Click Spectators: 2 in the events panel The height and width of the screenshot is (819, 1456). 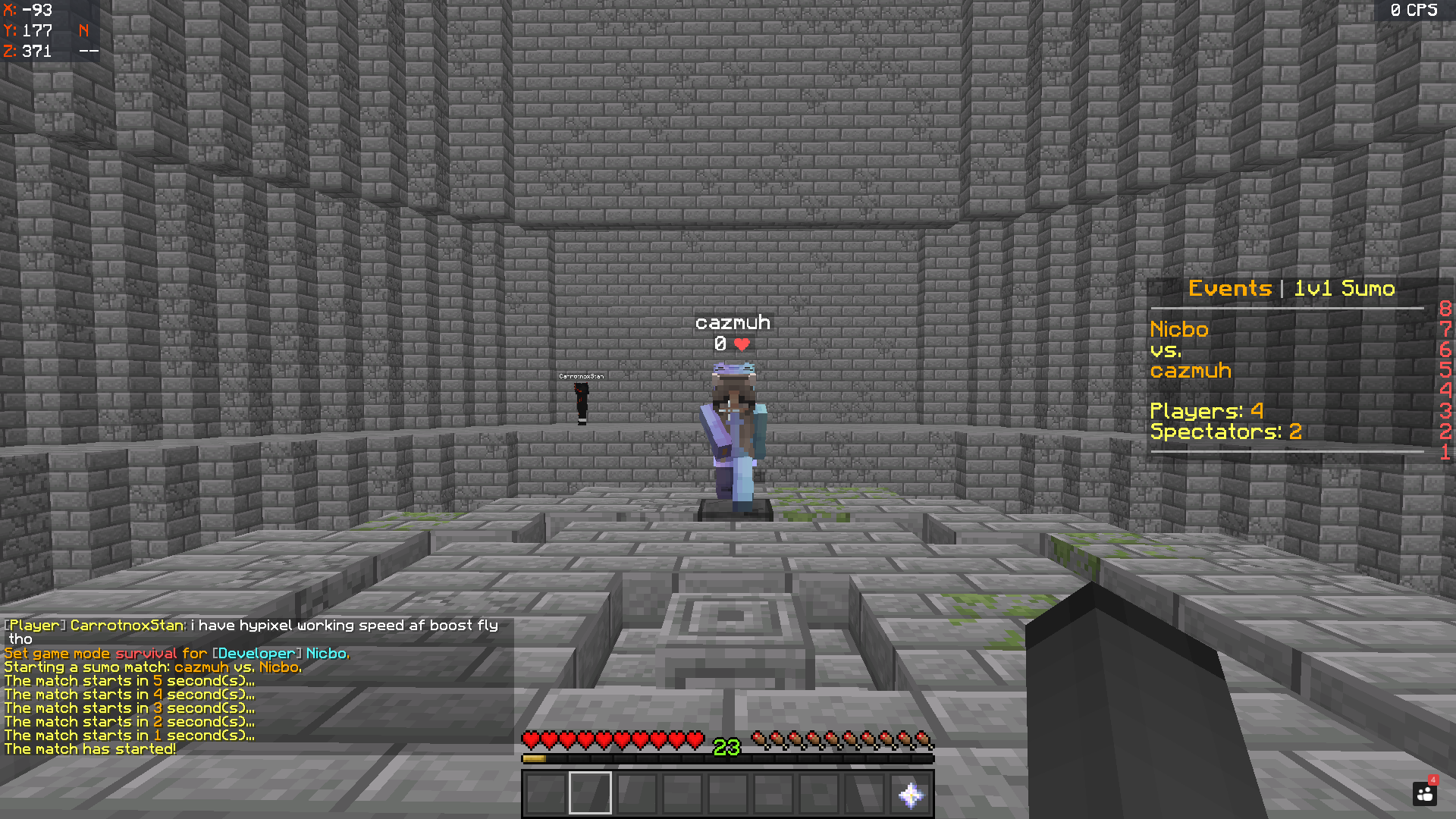pos(1225,431)
